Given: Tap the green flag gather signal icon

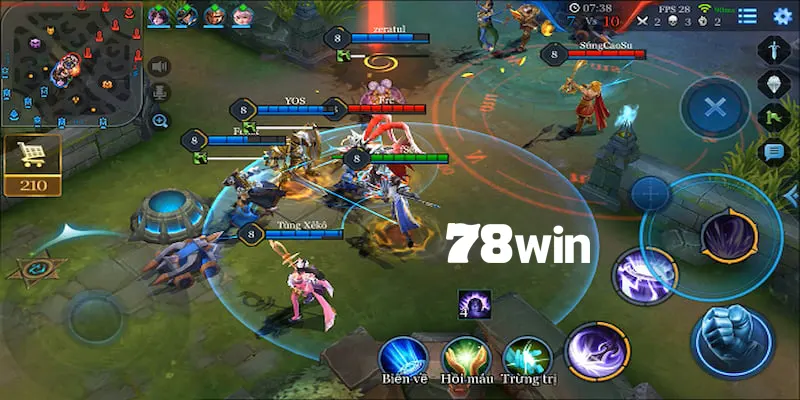Looking at the screenshot, I should tap(773, 117).
